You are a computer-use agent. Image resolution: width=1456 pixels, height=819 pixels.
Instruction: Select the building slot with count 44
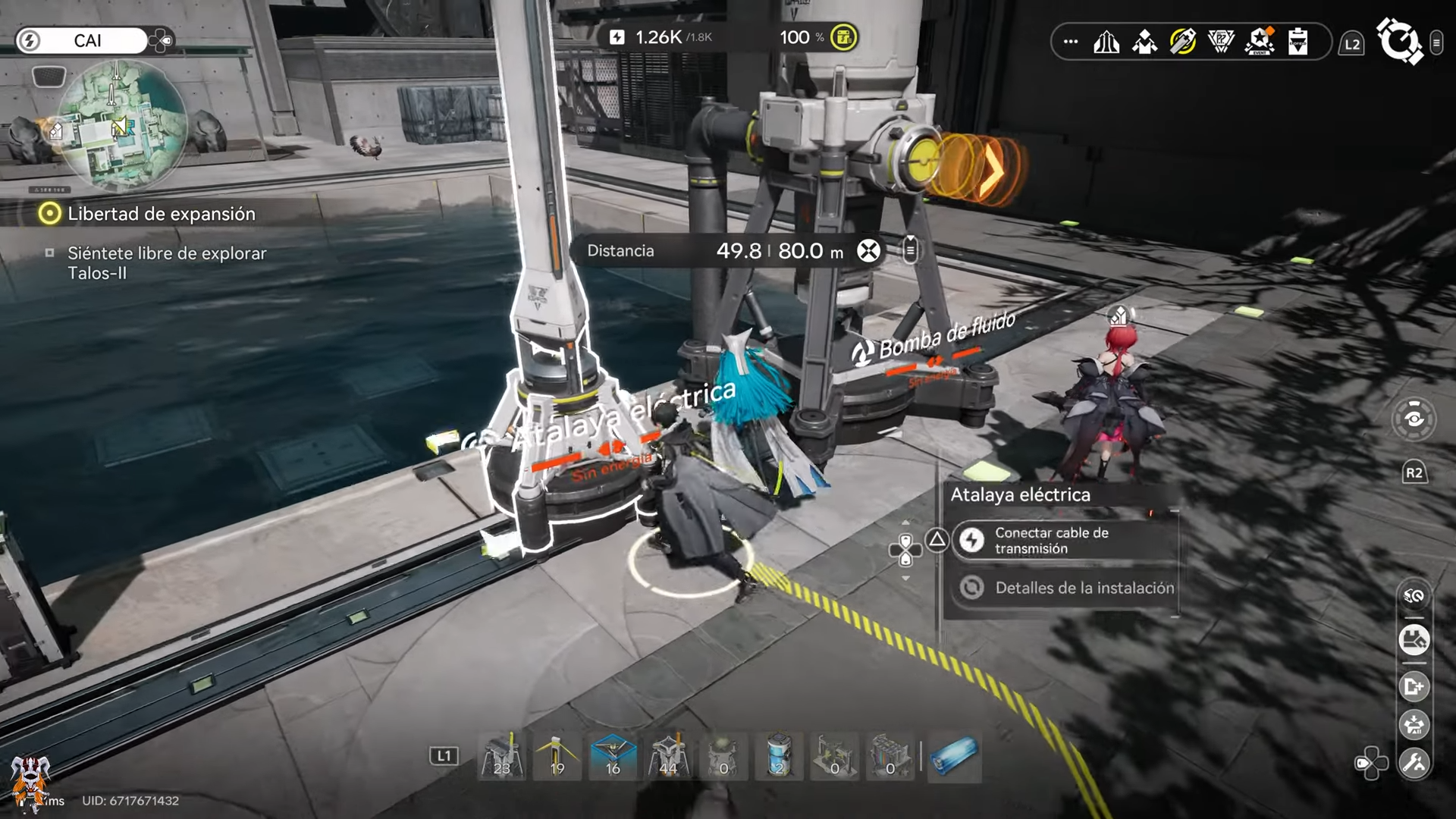click(668, 757)
